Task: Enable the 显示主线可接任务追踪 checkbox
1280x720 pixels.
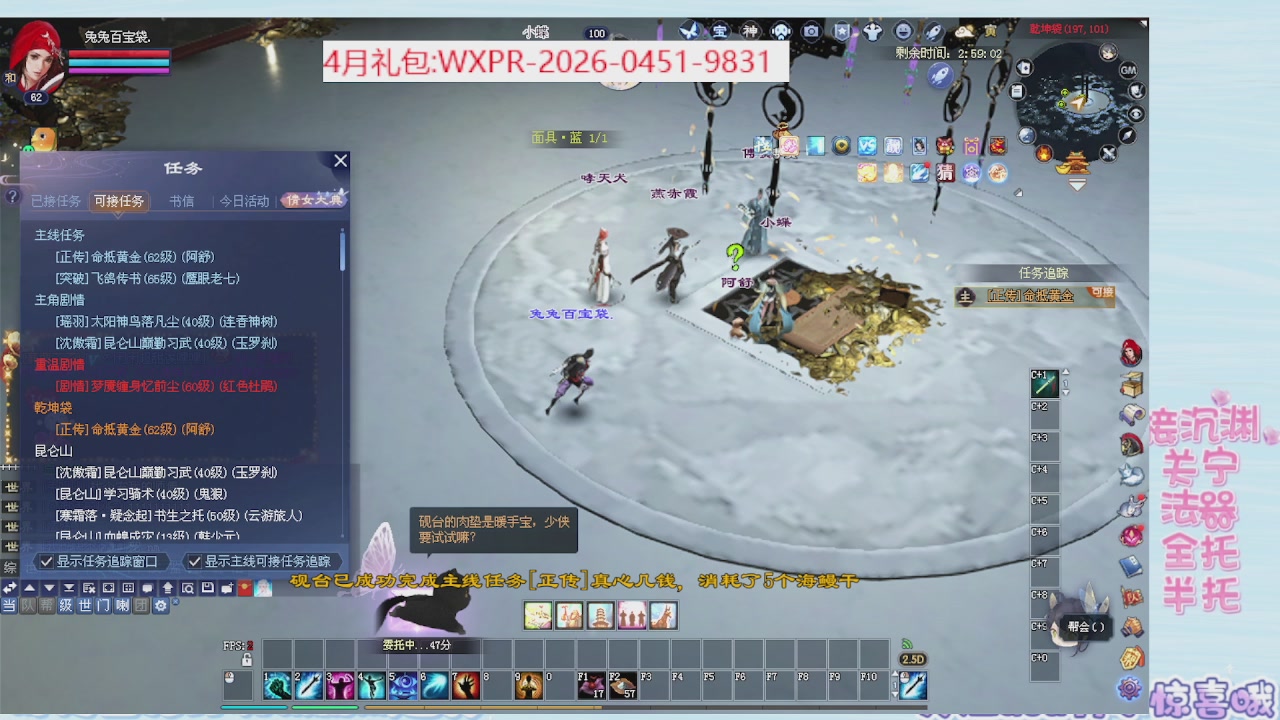Action: [x=195, y=561]
